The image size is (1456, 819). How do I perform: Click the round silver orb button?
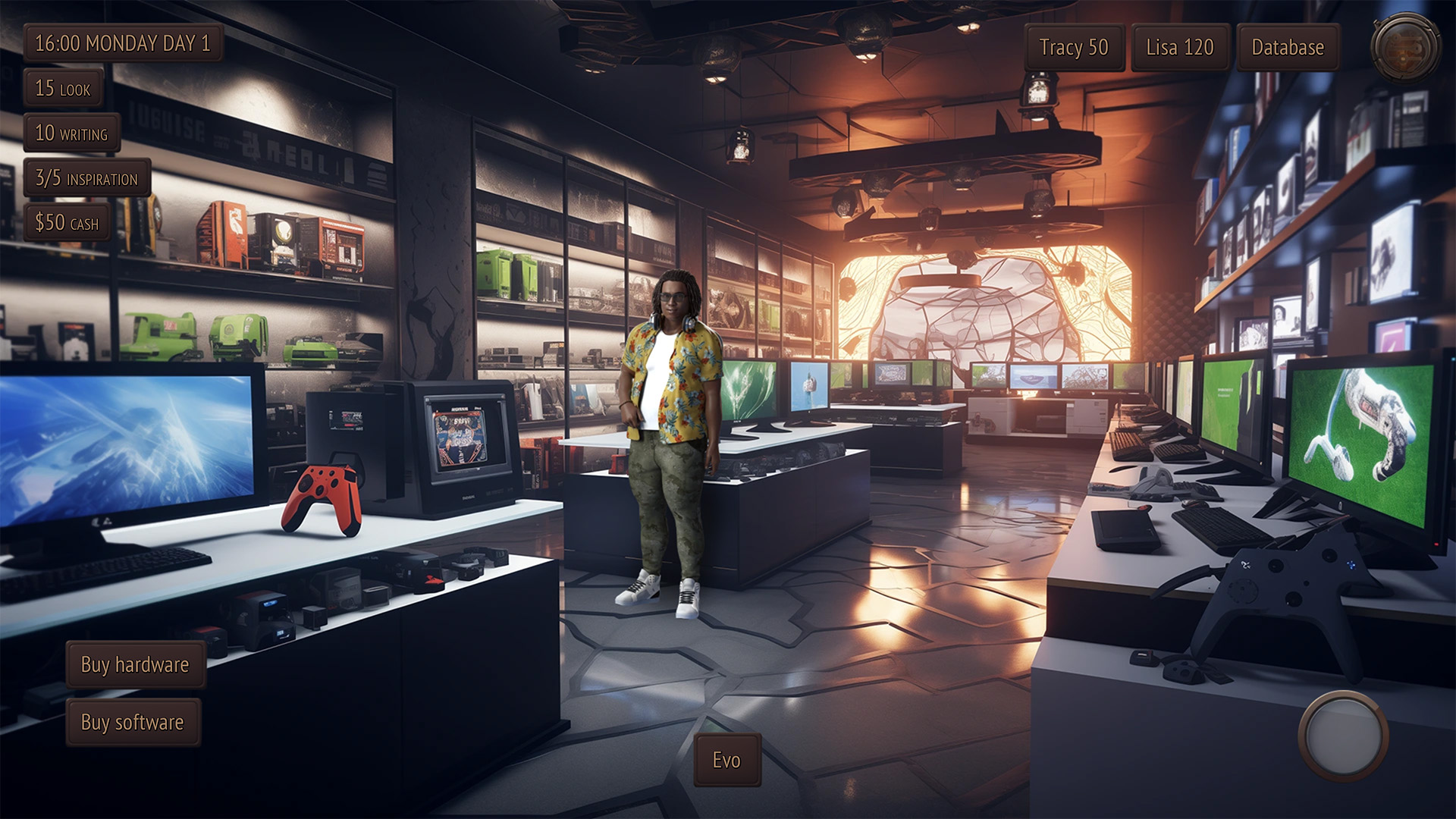(x=1343, y=735)
